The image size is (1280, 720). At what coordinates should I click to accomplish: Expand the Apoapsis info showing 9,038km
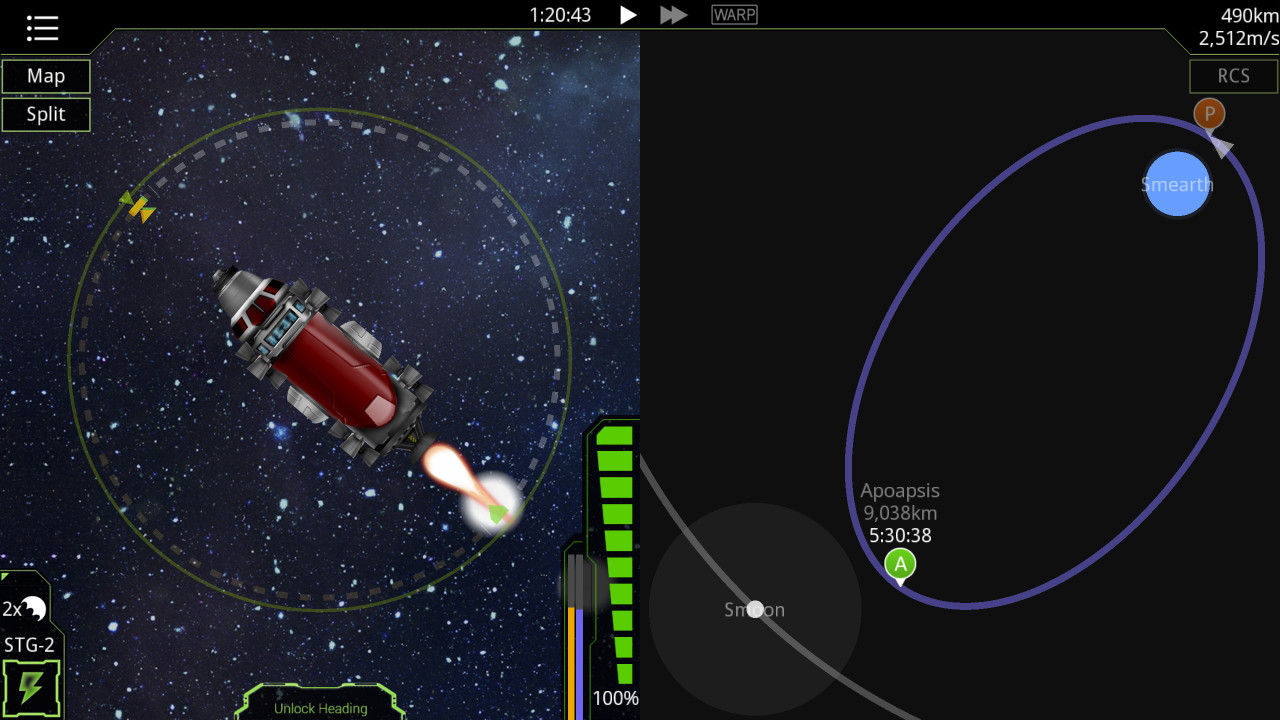tap(900, 511)
